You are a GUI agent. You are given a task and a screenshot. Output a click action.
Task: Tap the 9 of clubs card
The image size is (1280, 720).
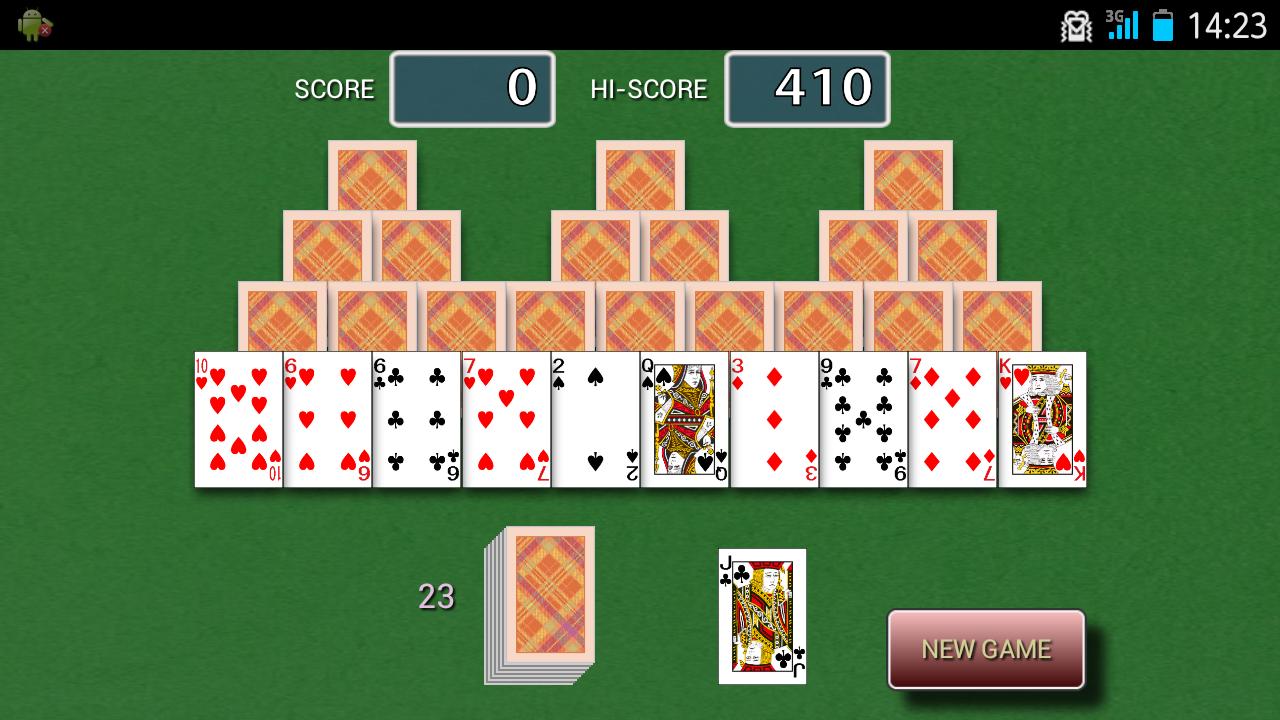pyautogui.click(x=864, y=420)
